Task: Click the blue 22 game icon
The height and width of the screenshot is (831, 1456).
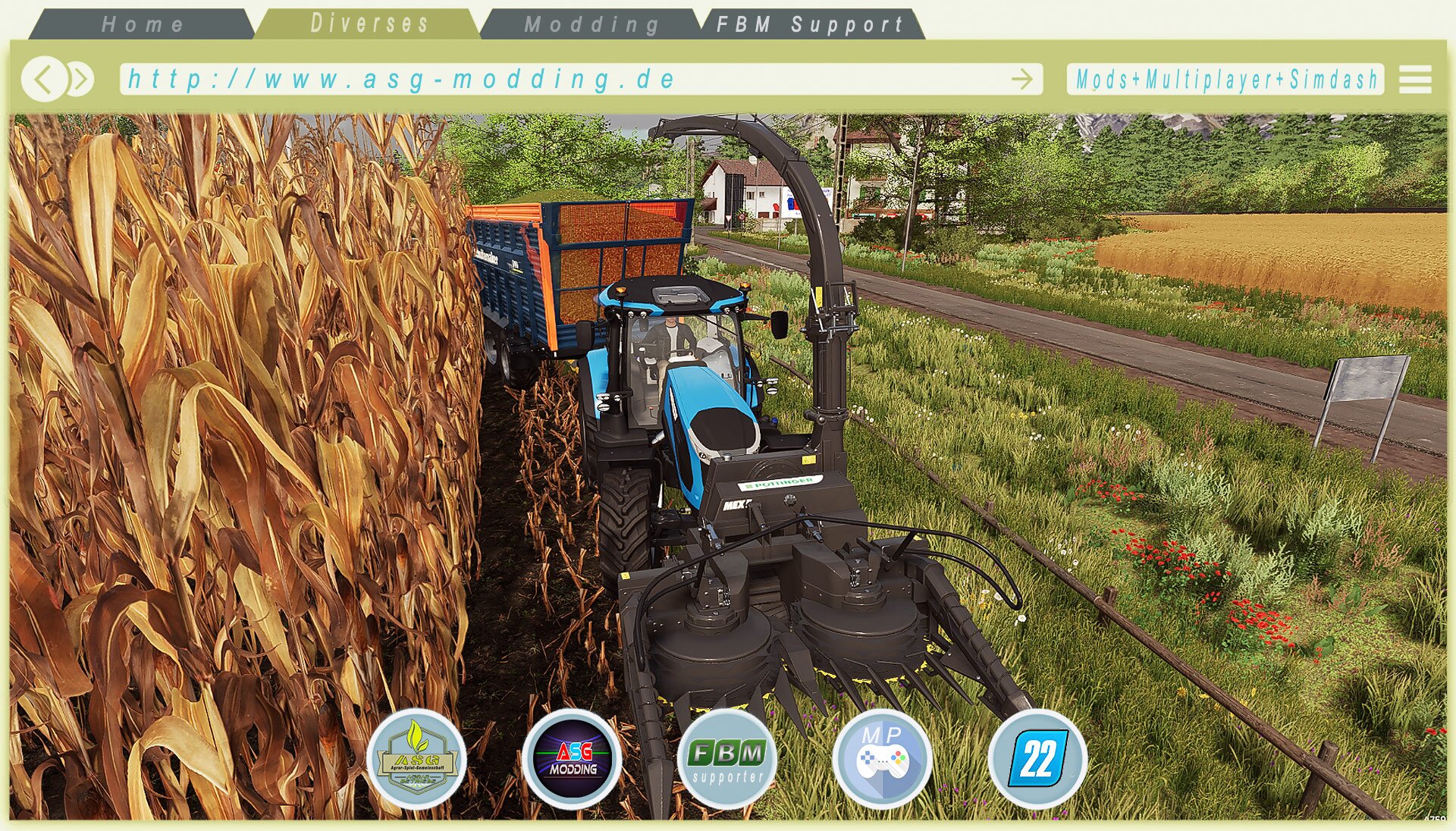Action: point(1037,758)
